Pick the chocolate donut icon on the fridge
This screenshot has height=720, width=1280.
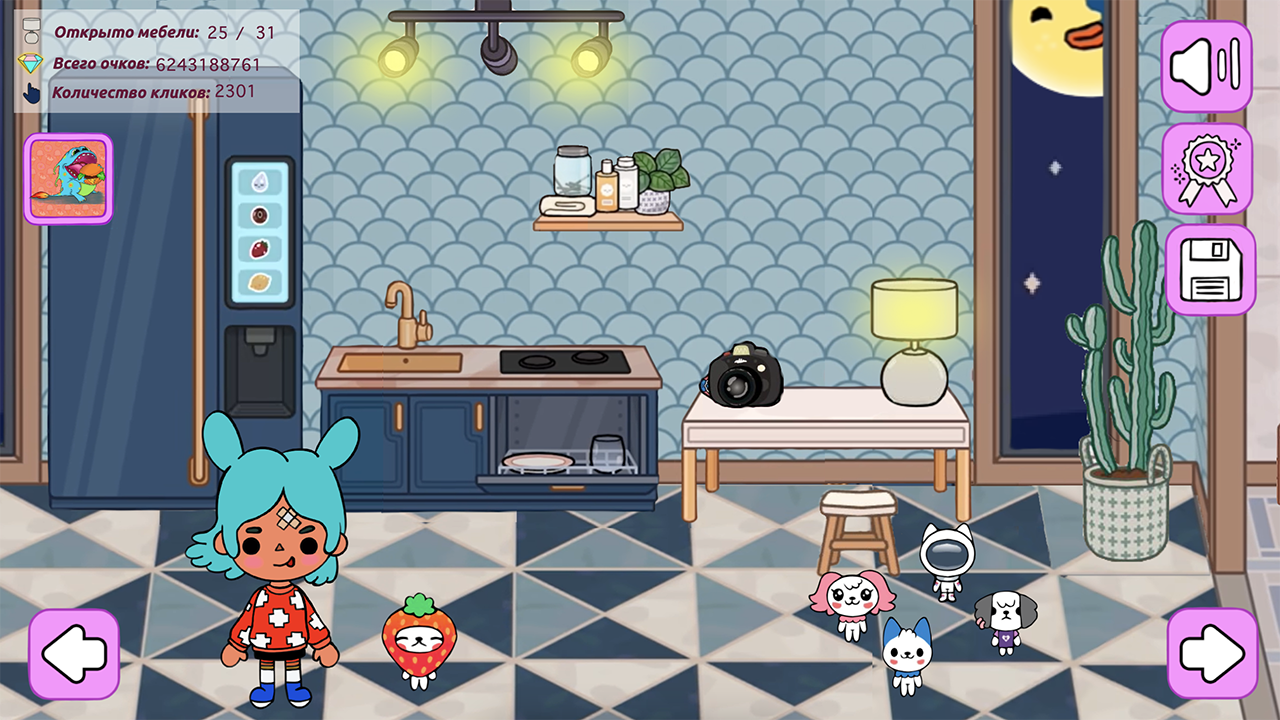point(260,216)
